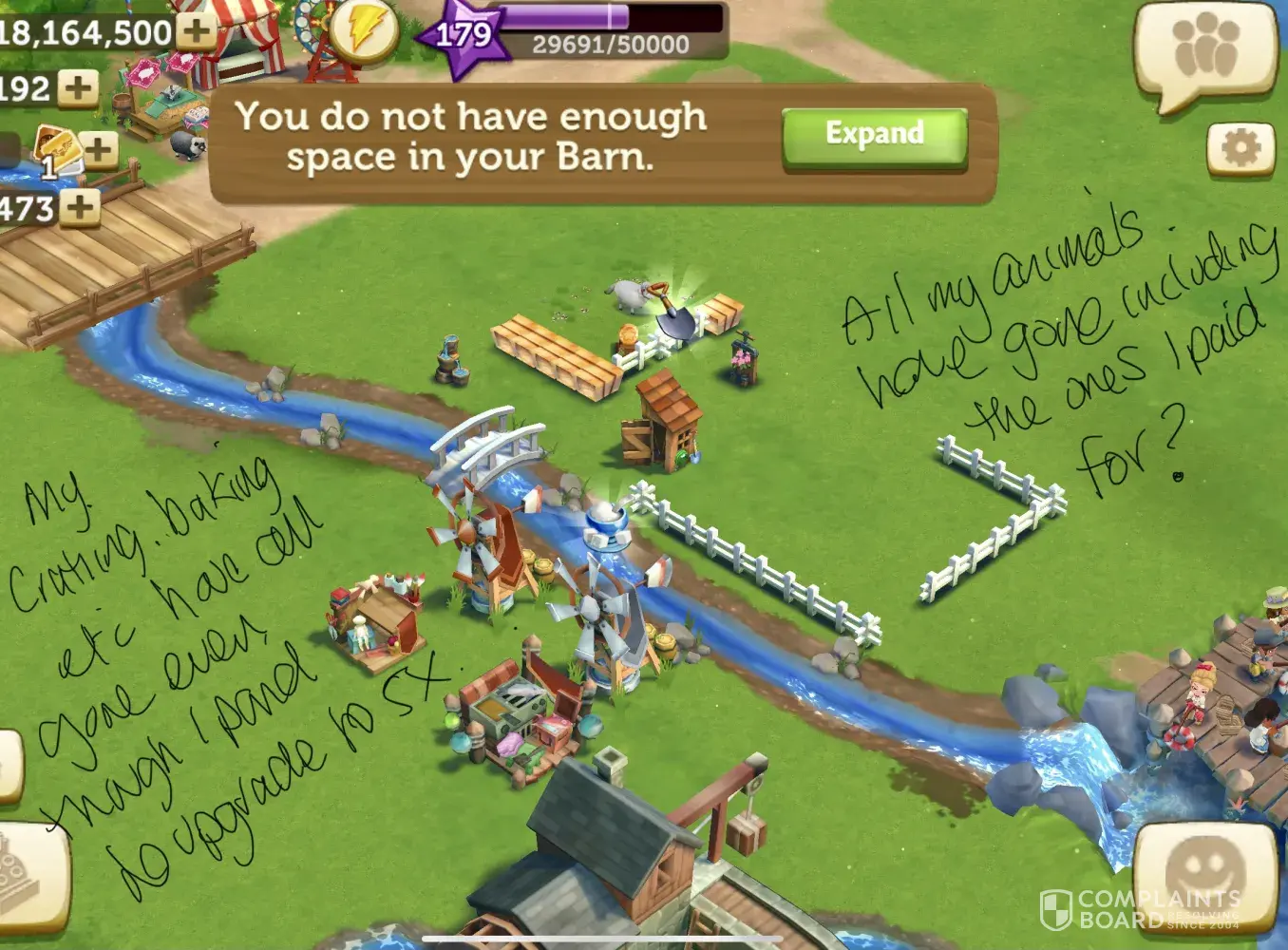Screen dimensions: 1288x950
Task: Tap the purple level 179 star
Action: (x=463, y=38)
